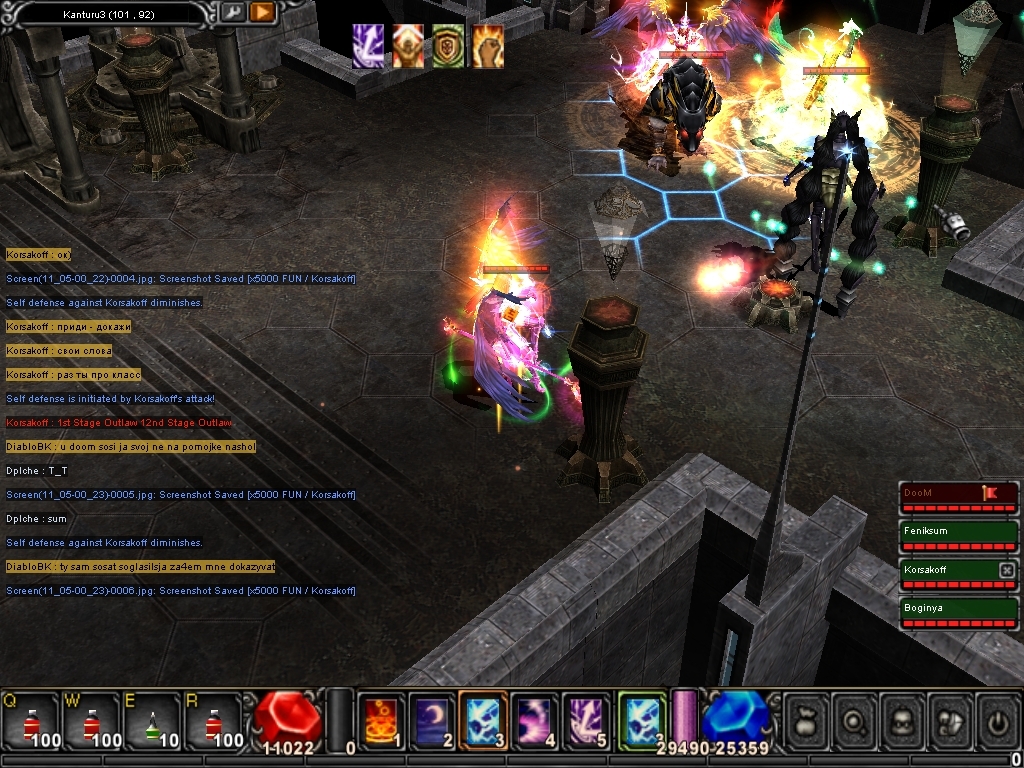Use the green potion in slot E

151,720
